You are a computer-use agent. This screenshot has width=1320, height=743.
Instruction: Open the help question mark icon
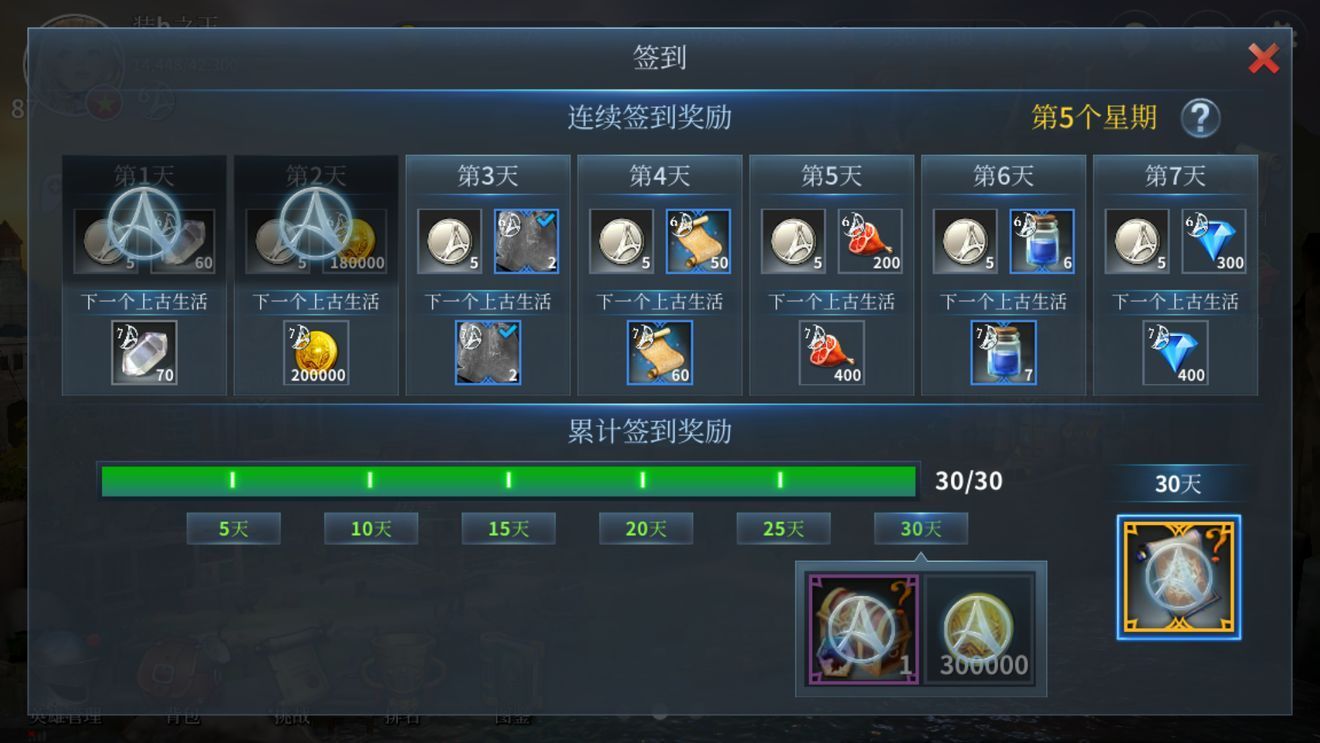1199,117
